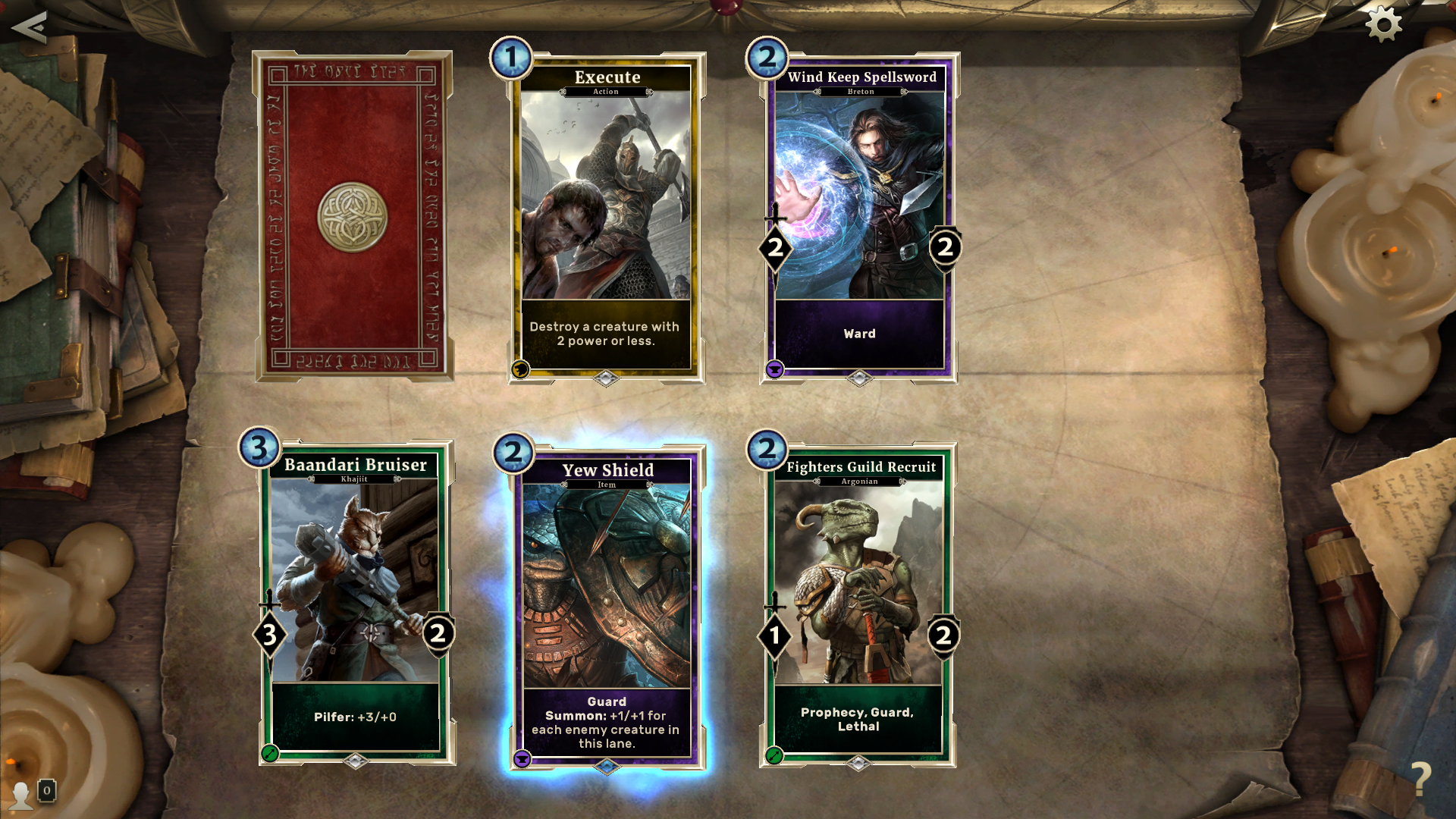Go back using the arrow button
This screenshot has height=819, width=1456.
click(x=30, y=27)
